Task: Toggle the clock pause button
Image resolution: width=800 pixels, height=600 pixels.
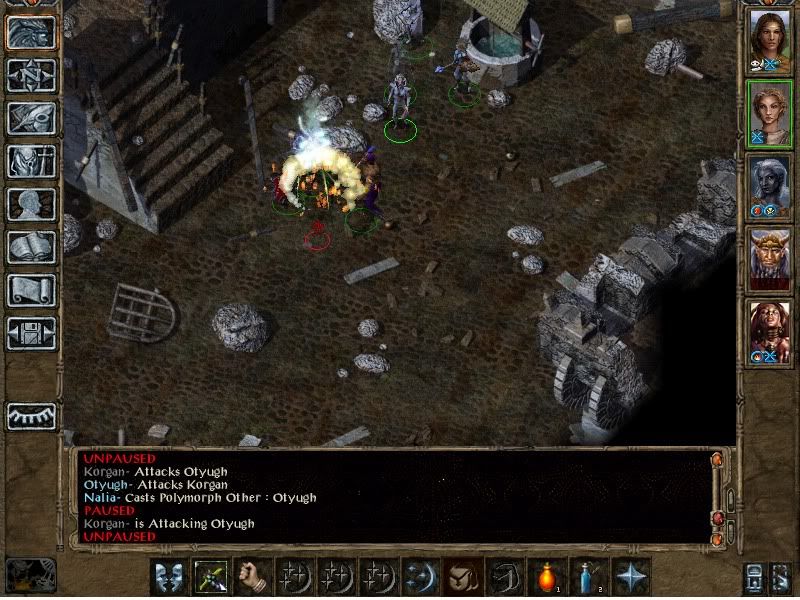Action: click(28, 575)
